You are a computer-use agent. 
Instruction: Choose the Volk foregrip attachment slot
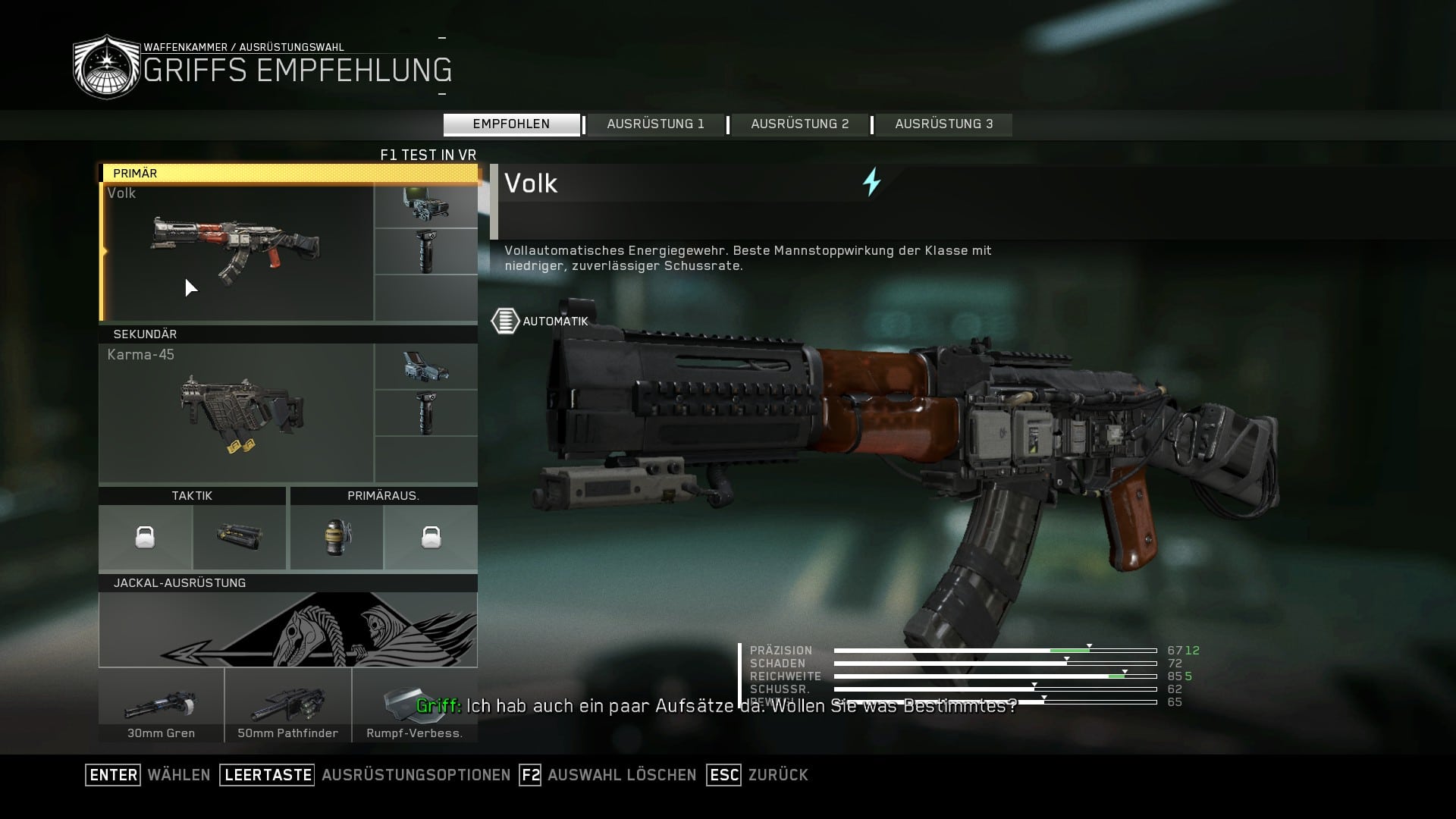pyautogui.click(x=425, y=252)
